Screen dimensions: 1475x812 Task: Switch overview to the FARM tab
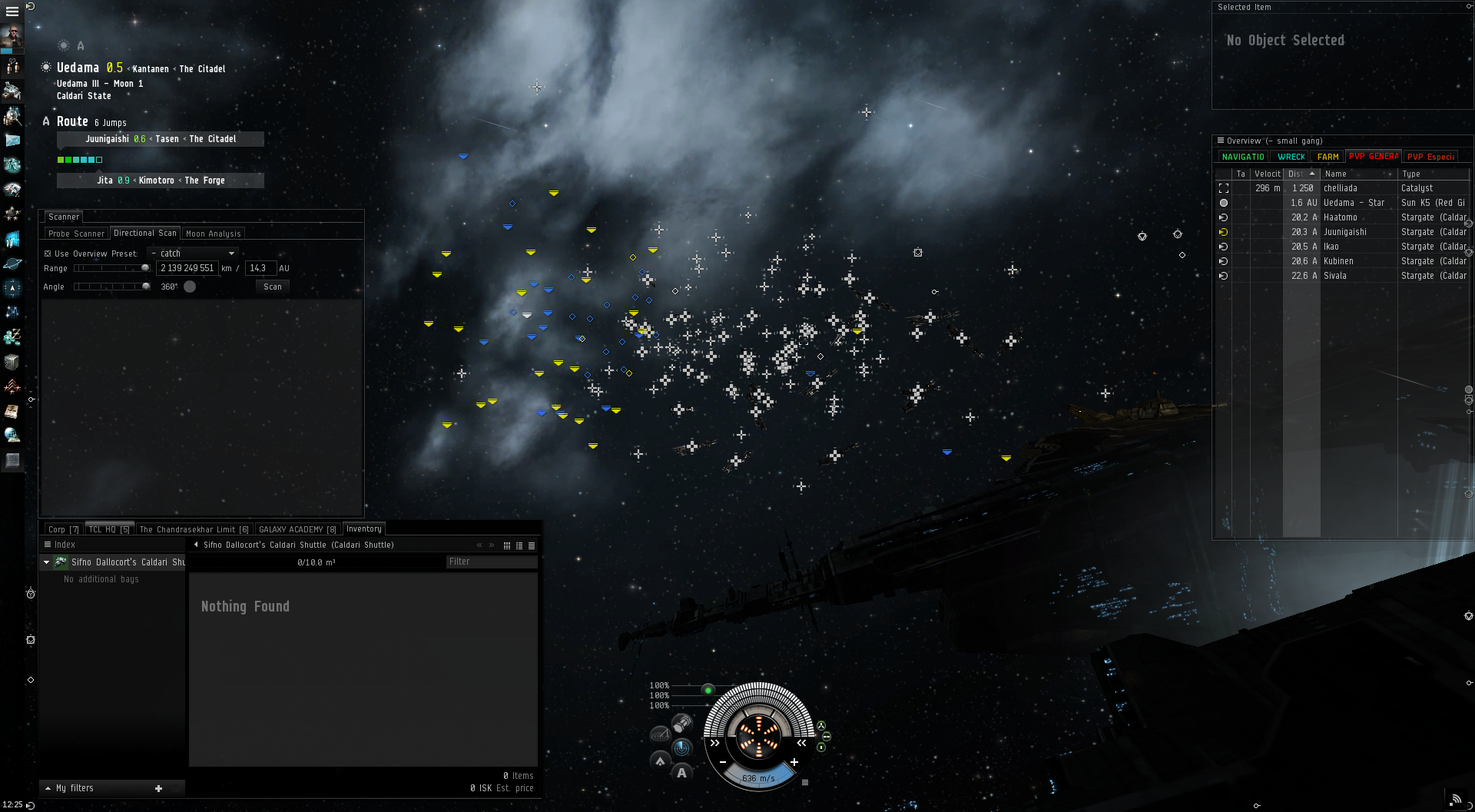pos(1327,157)
